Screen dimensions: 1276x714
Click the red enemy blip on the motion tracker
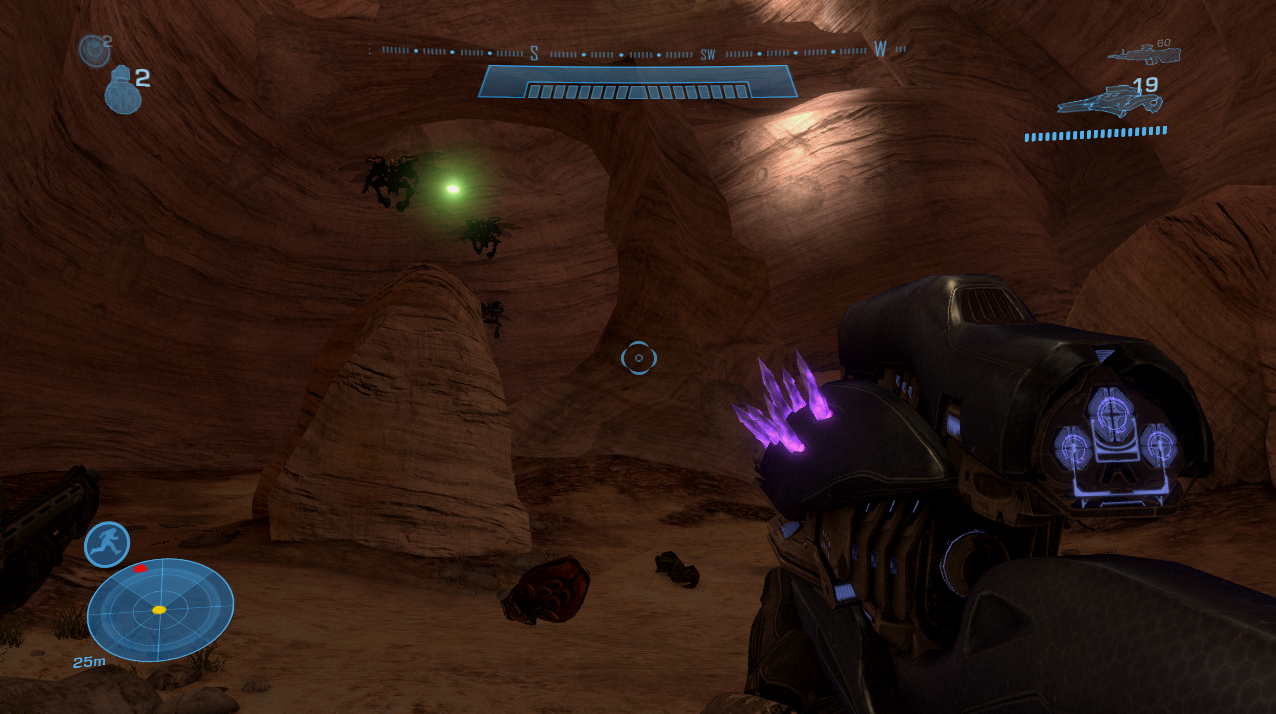pos(140,568)
